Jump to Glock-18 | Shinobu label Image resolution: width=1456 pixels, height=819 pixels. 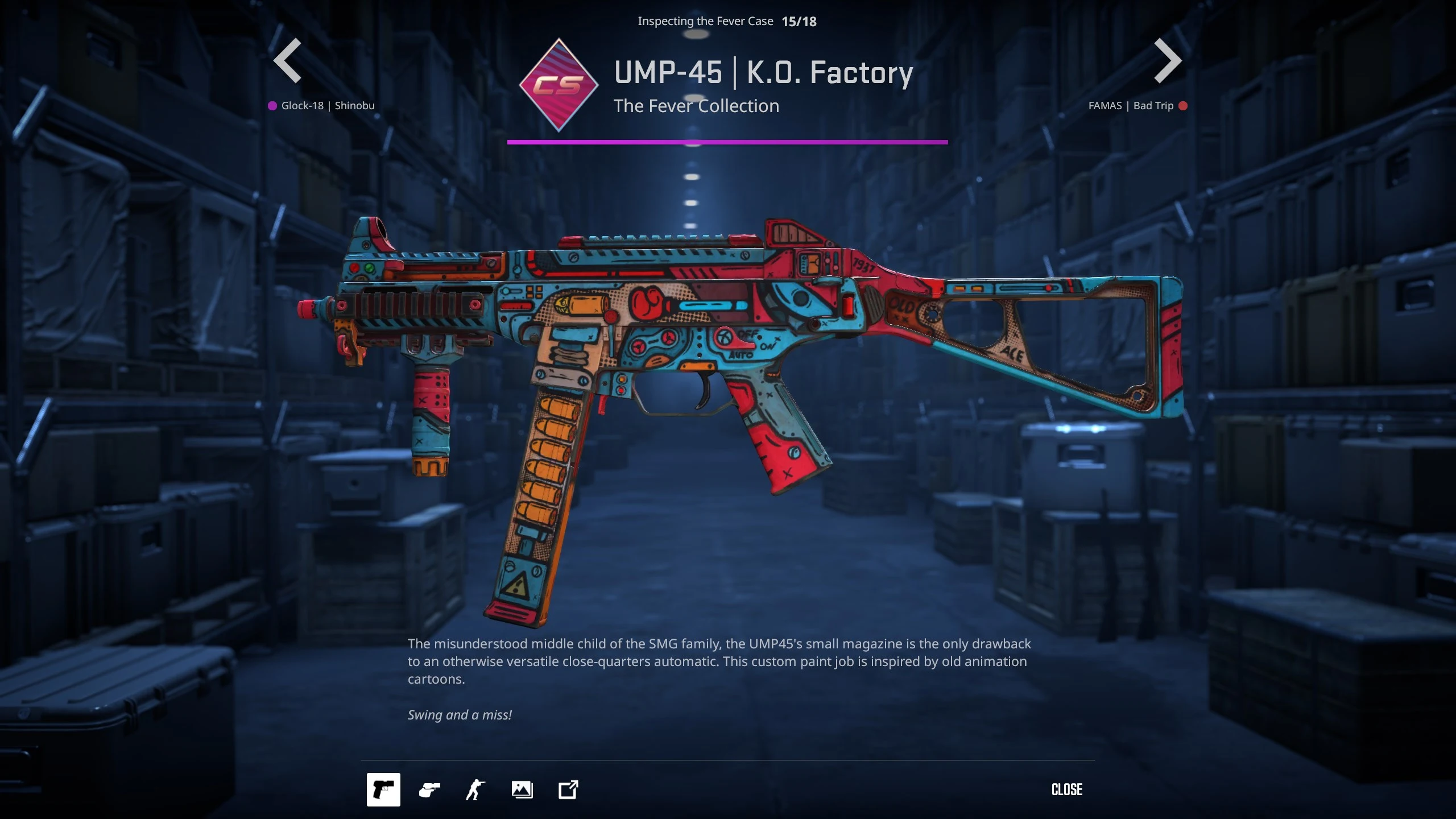[x=327, y=106]
